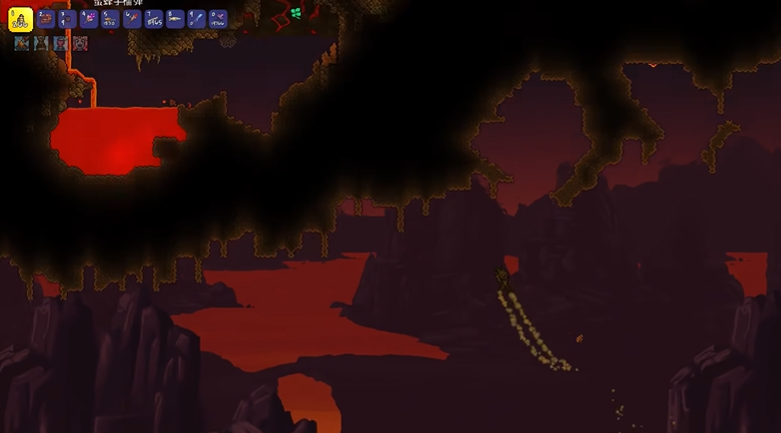
Task: Equip the purple staff in slot 4
Action: click(x=89, y=19)
